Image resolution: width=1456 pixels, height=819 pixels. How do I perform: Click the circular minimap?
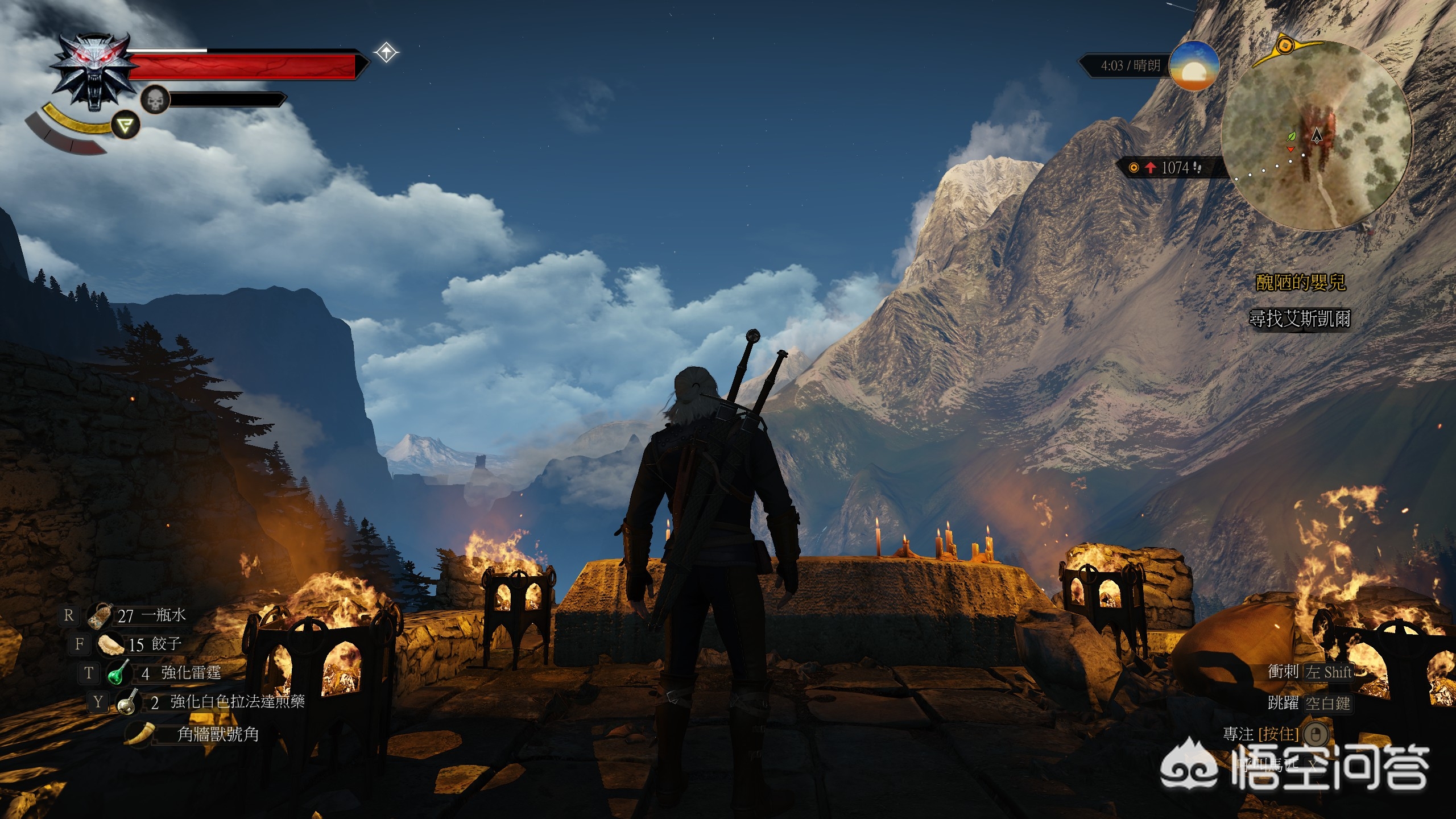point(1316,136)
